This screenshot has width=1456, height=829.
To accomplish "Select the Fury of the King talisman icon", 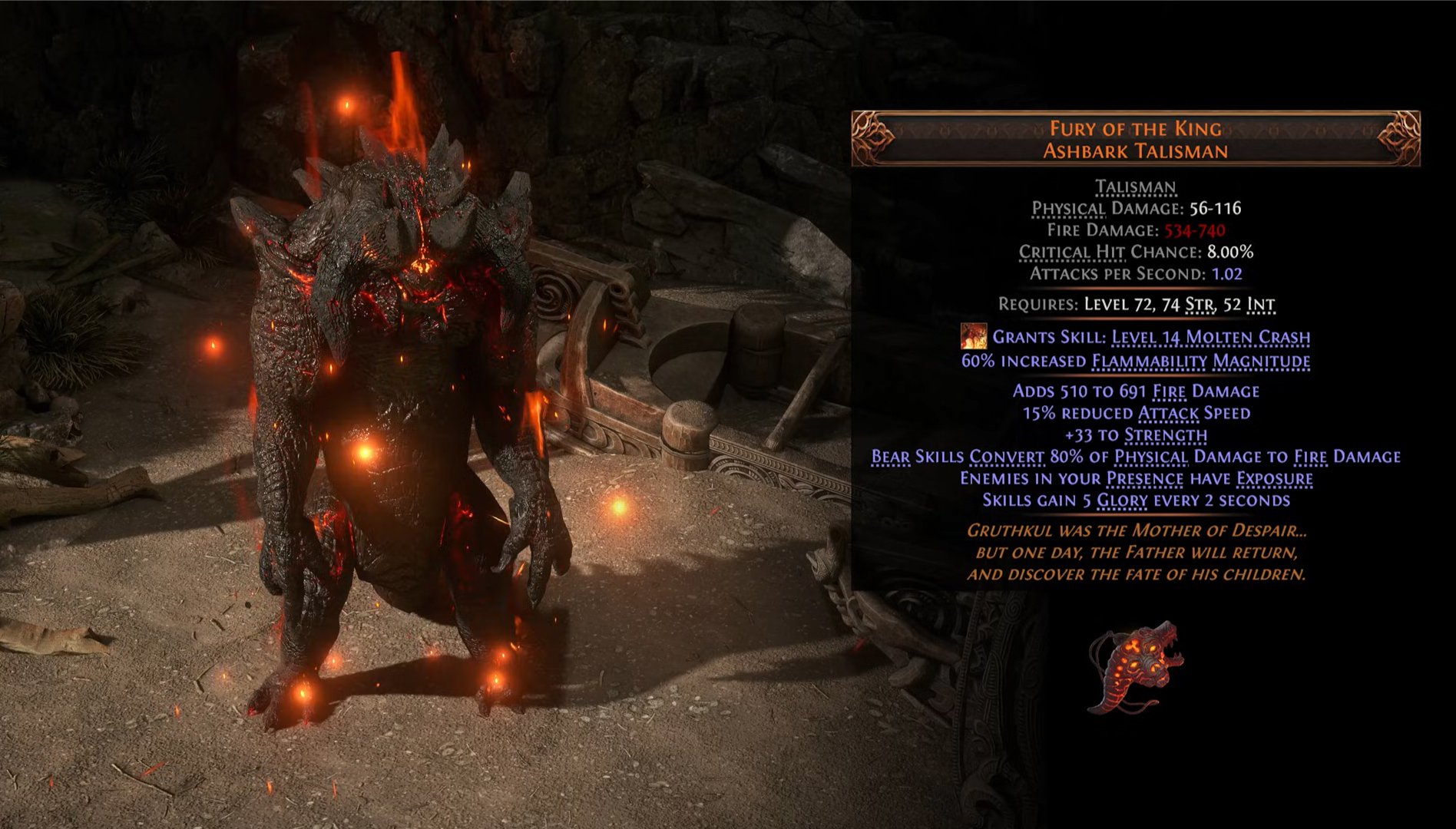I will click(1135, 666).
